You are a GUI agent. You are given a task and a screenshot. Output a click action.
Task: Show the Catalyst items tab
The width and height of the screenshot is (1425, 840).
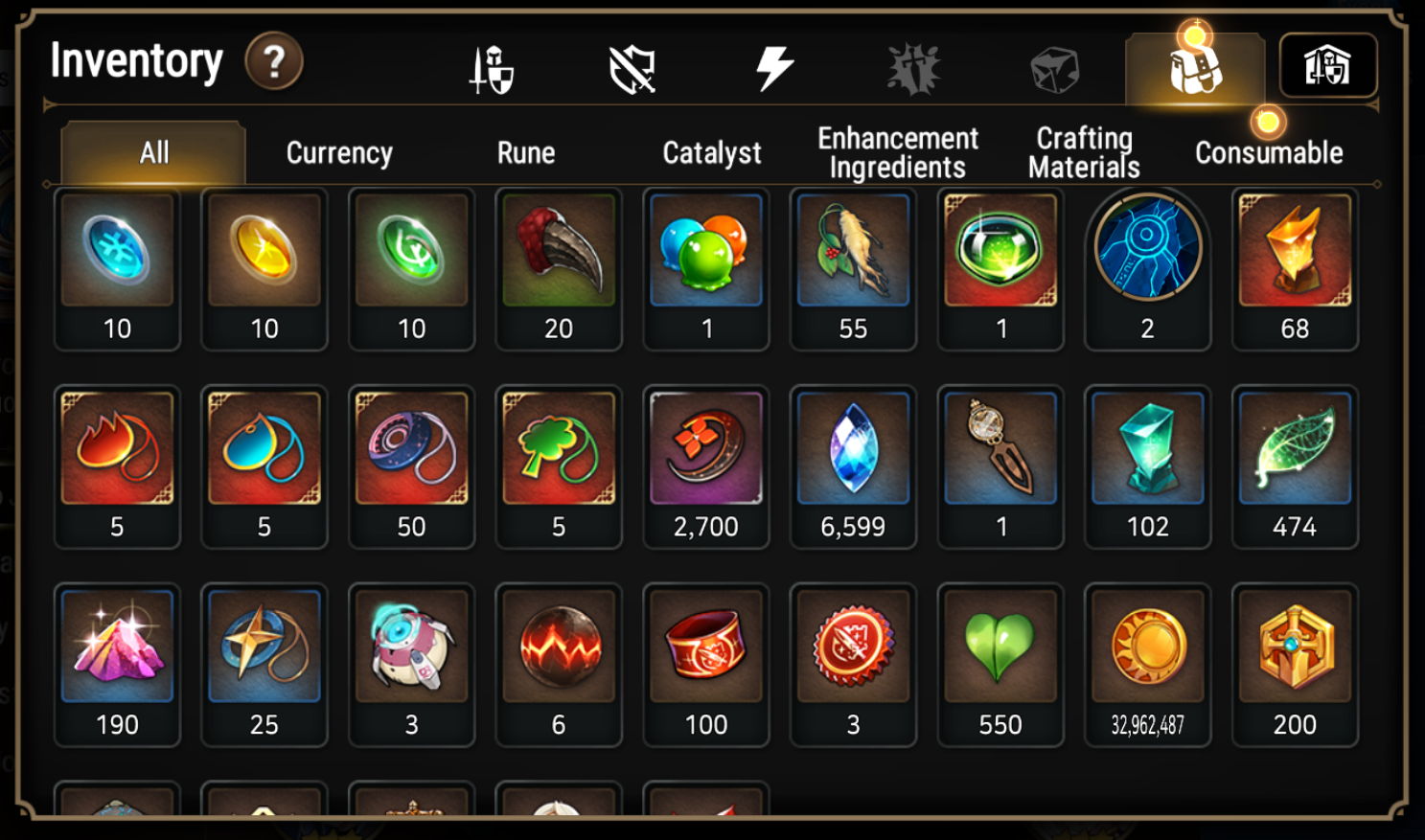click(711, 153)
